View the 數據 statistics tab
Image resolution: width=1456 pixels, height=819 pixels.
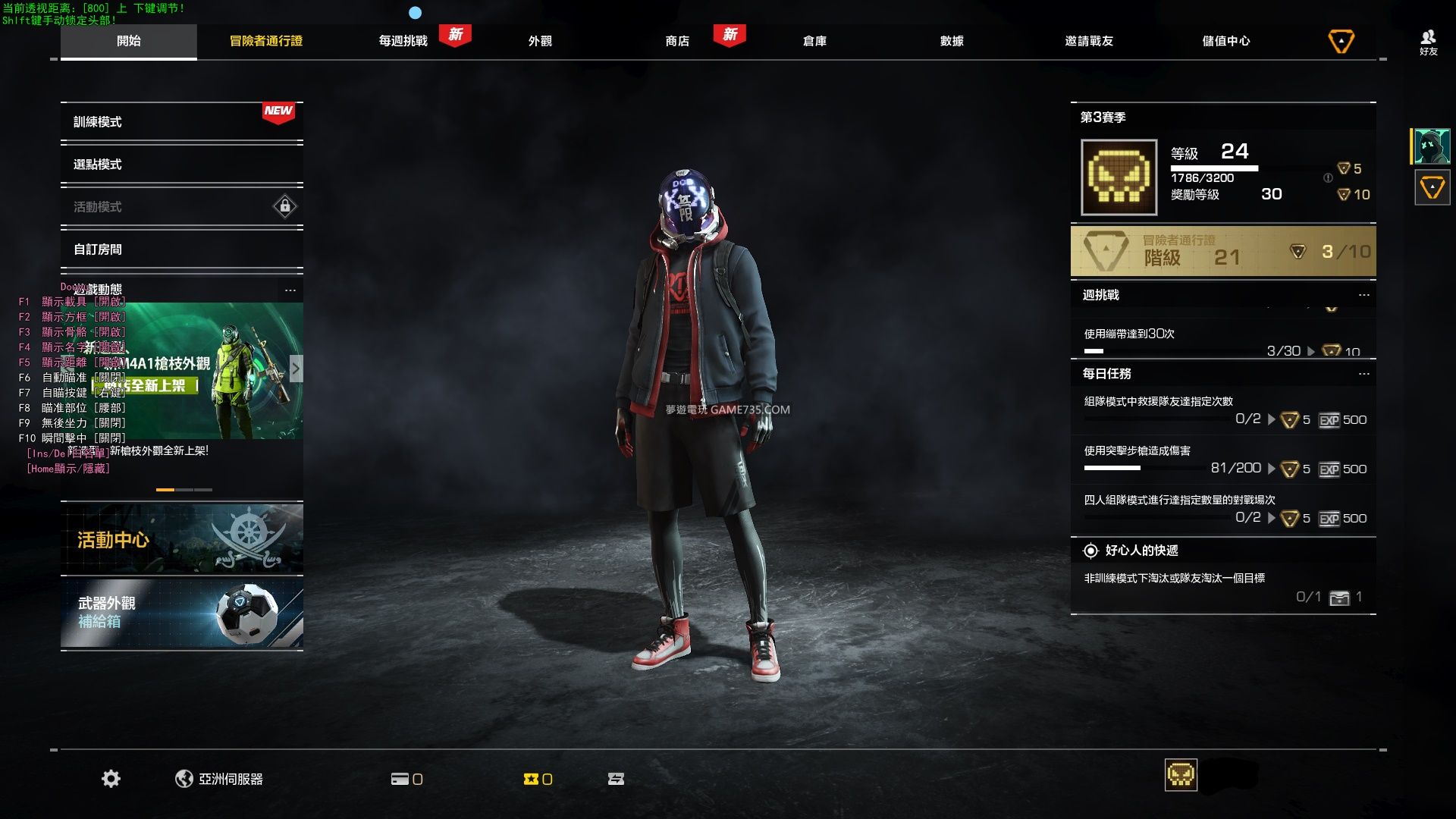[952, 41]
